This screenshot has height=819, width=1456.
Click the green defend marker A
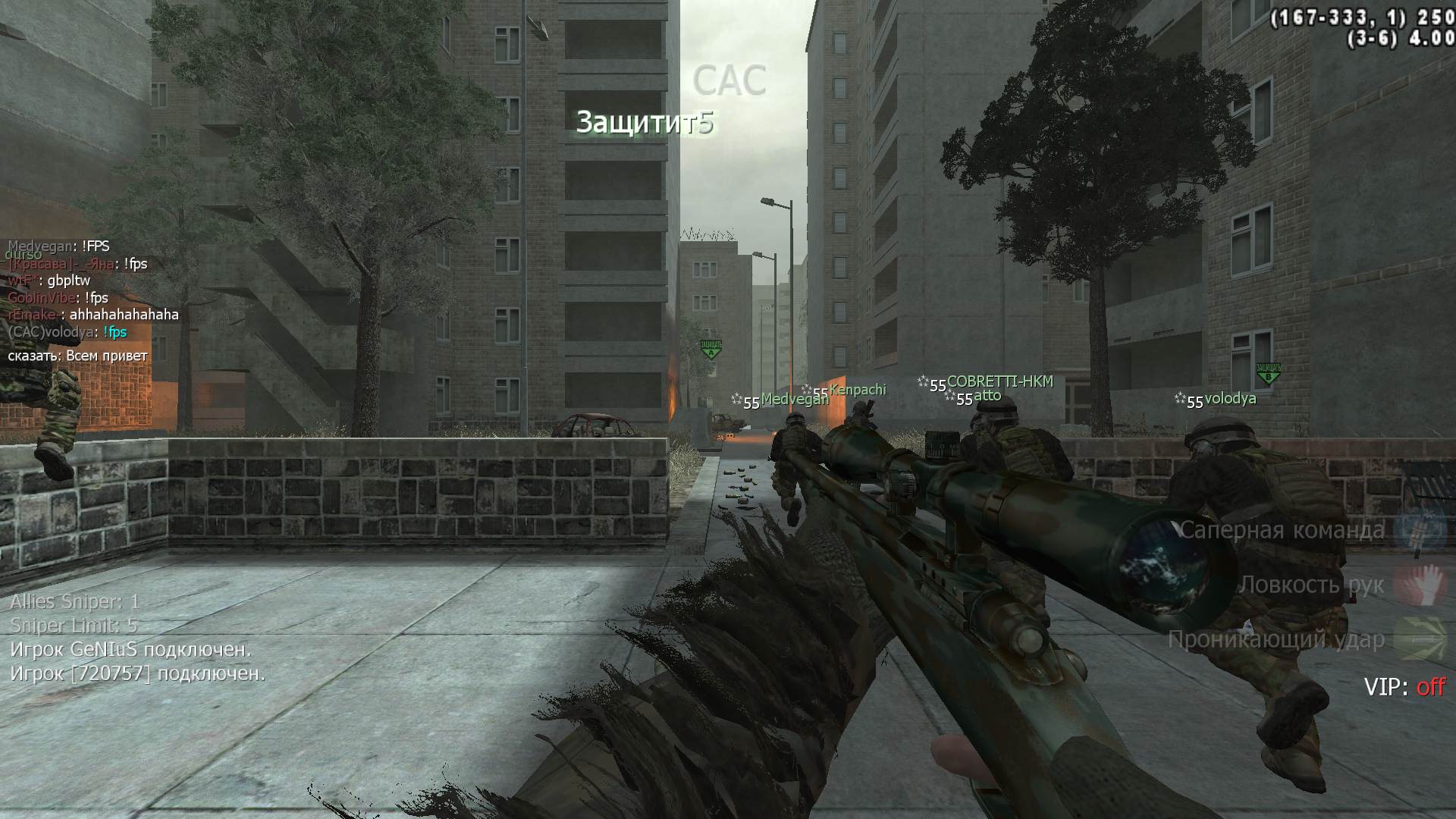point(711,349)
